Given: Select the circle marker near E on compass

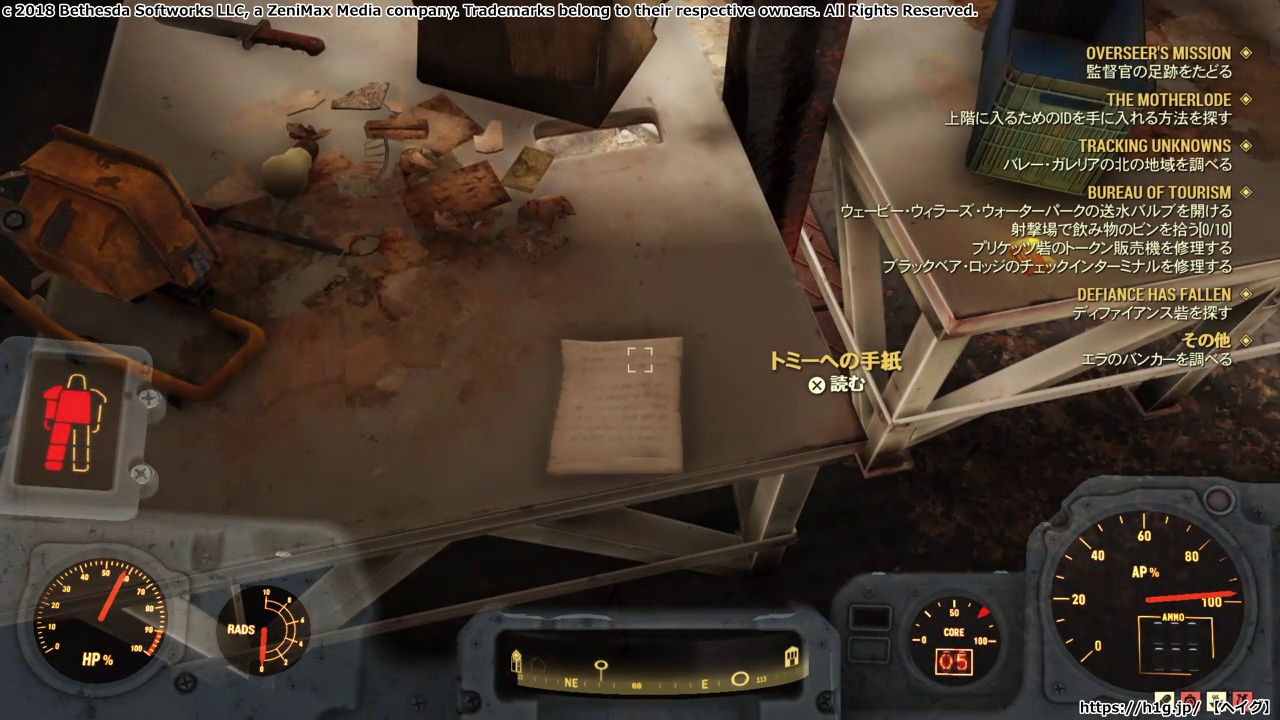Looking at the screenshot, I should coord(740,678).
